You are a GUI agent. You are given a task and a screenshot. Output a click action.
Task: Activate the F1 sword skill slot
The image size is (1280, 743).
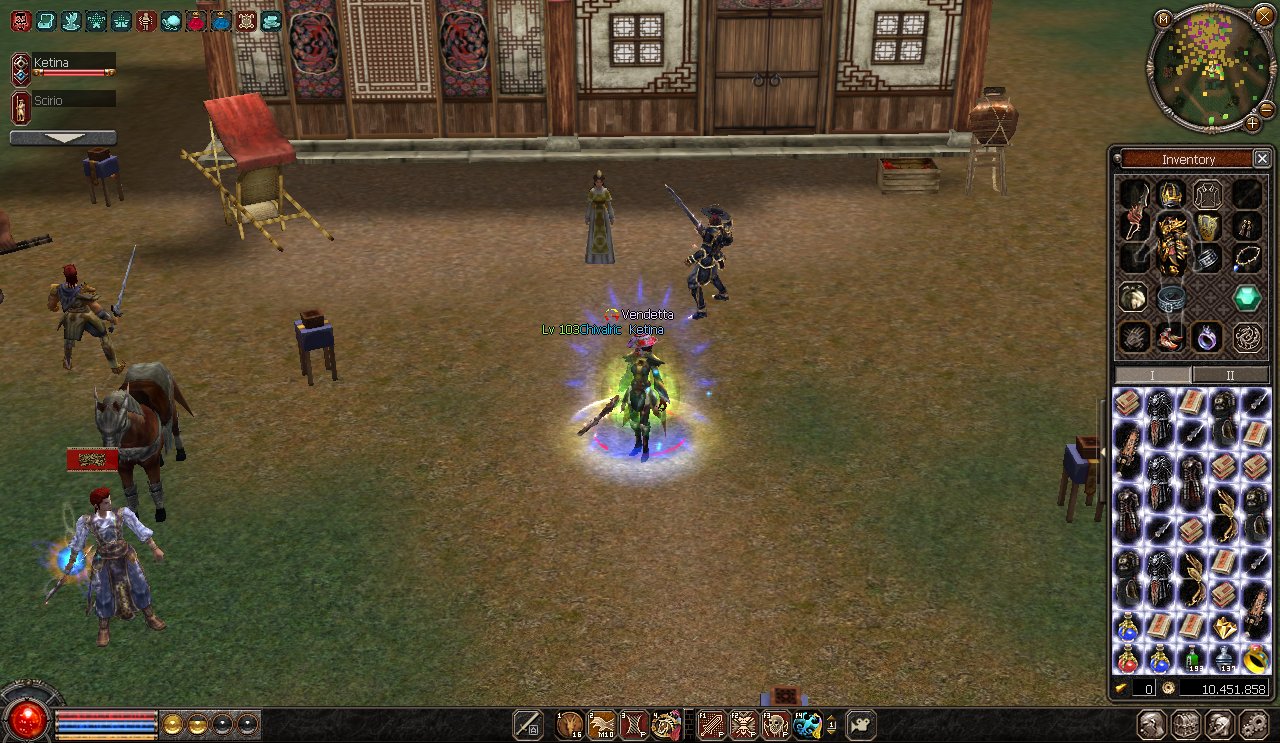(711, 725)
